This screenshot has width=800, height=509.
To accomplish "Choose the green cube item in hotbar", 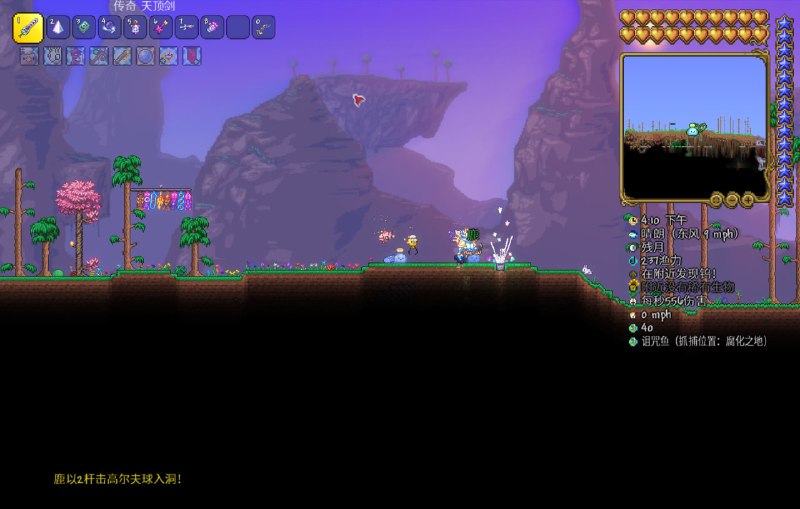I will coord(84,28).
